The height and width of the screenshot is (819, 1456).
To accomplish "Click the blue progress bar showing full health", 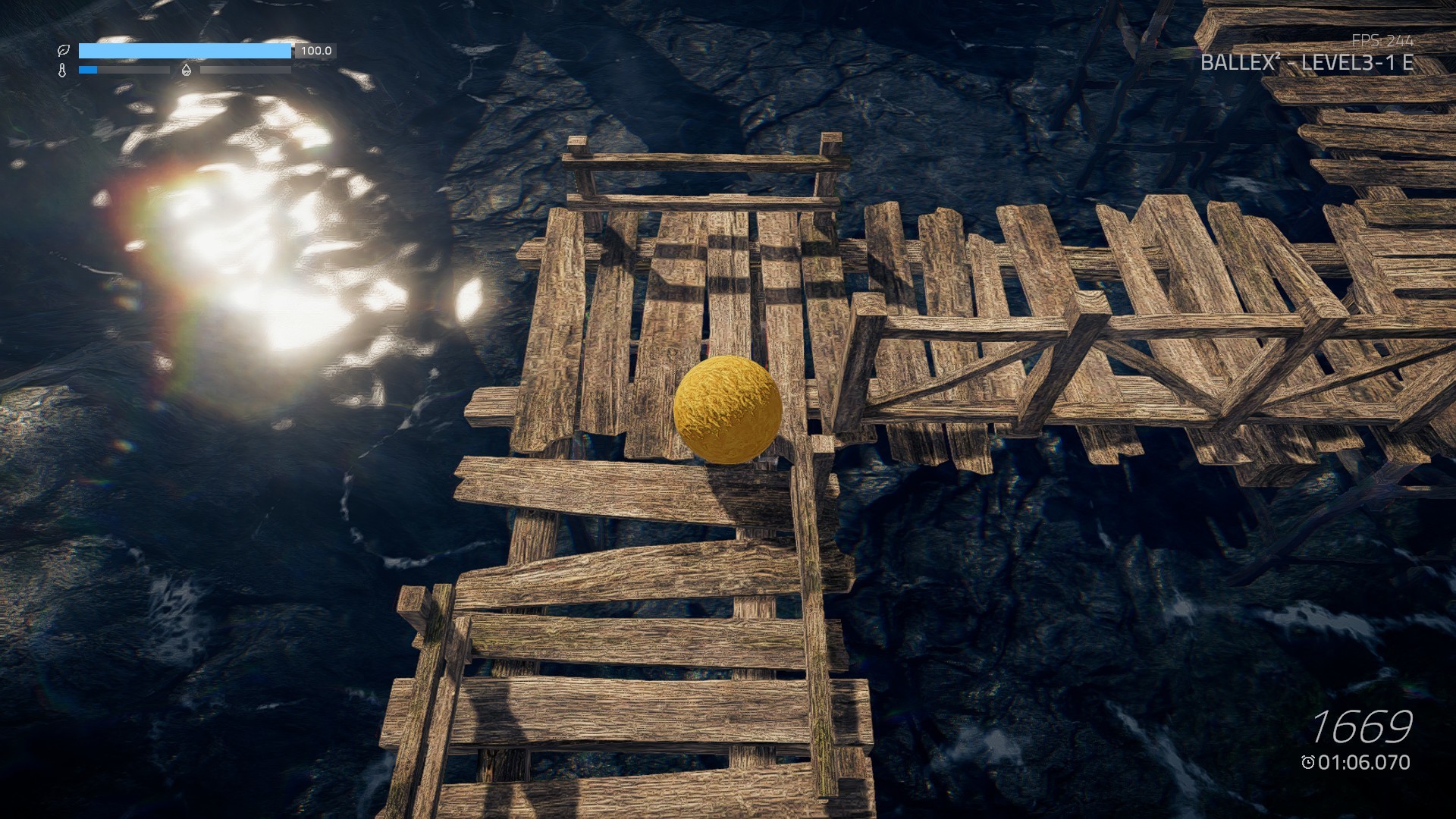I will tap(186, 51).
